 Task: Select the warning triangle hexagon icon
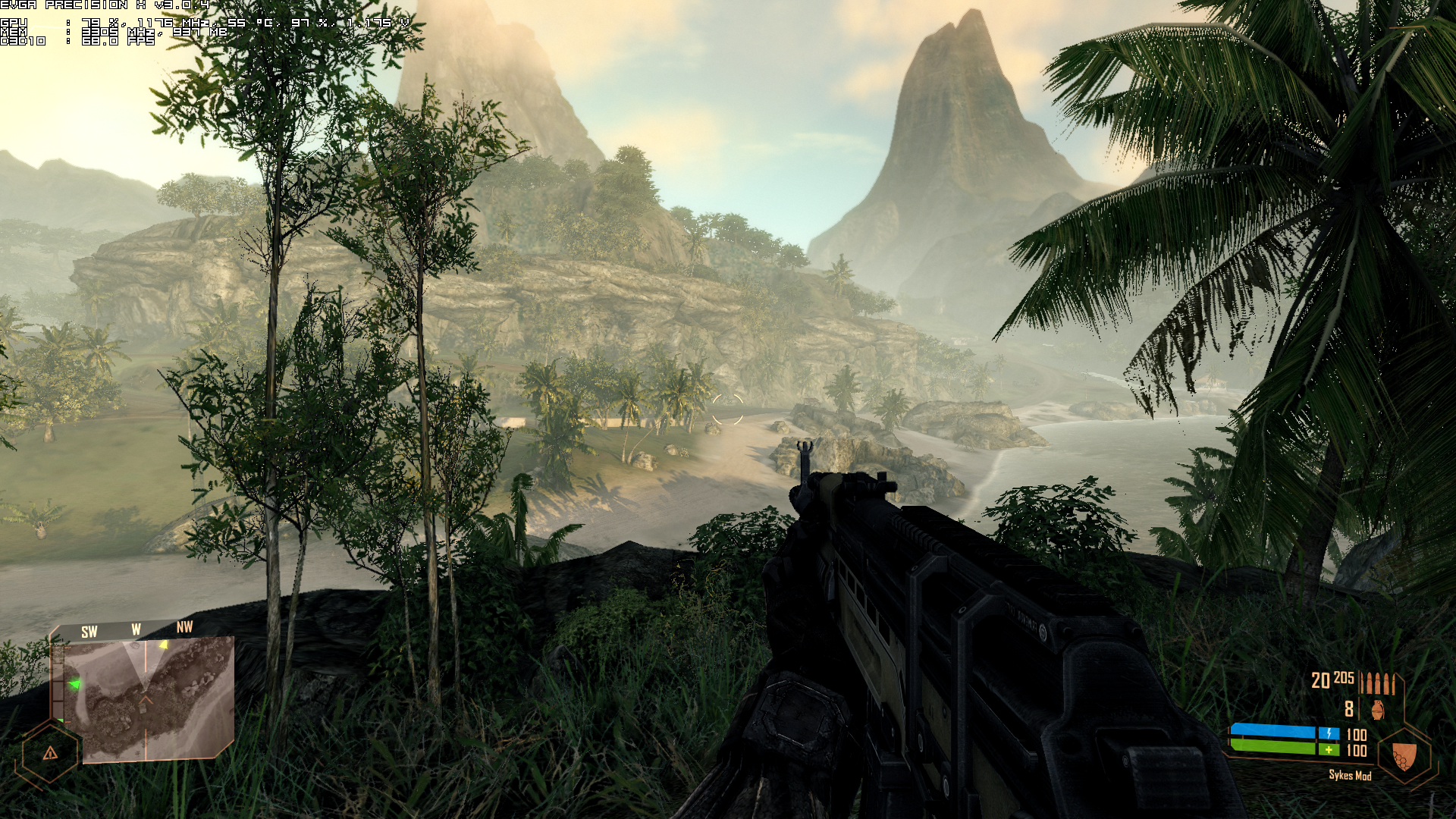(50, 753)
